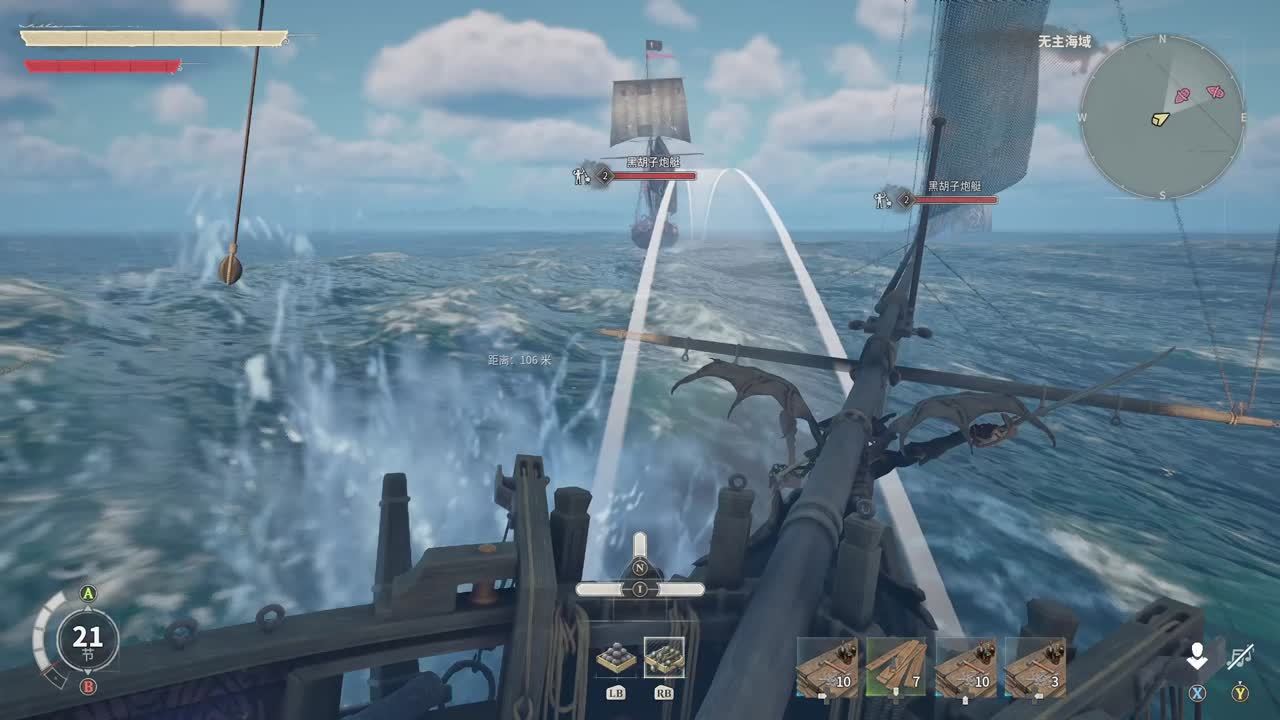This screenshot has width=1280, height=720.
Task: Click the yellow player ship marker on minimap
Action: pos(1159,119)
